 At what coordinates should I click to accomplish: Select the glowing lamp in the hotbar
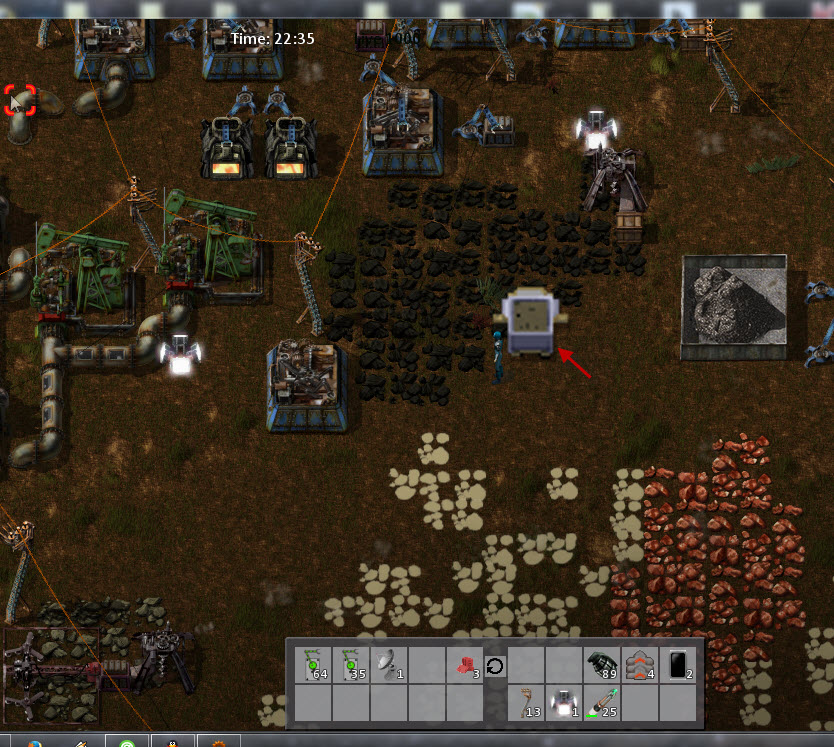tap(563, 703)
